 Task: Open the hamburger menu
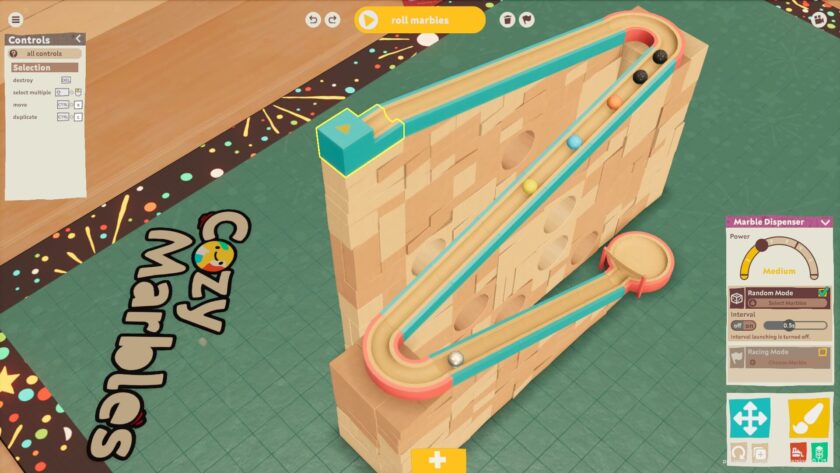pos(15,19)
